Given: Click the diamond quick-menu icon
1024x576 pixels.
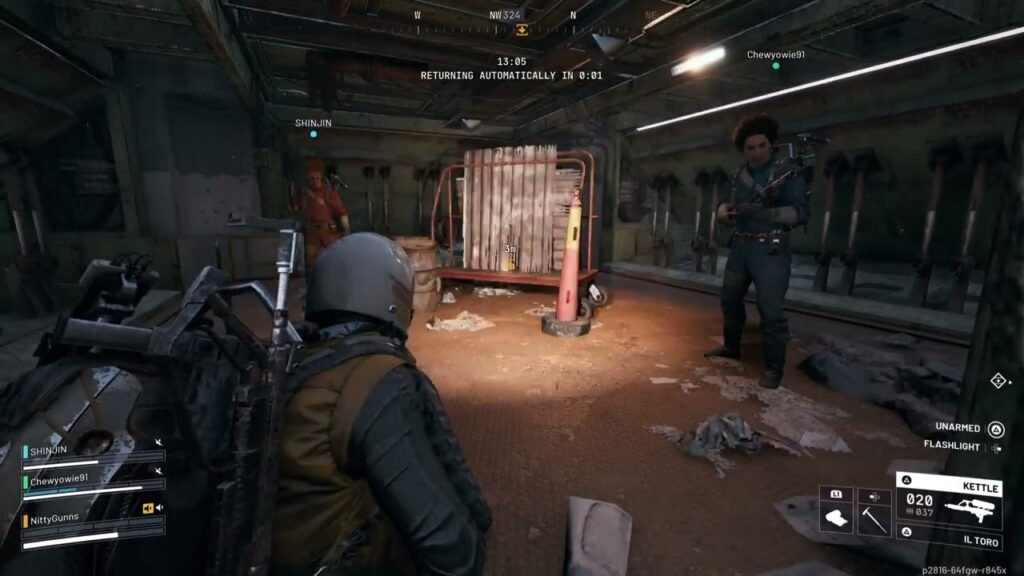Looking at the screenshot, I should 997,380.
